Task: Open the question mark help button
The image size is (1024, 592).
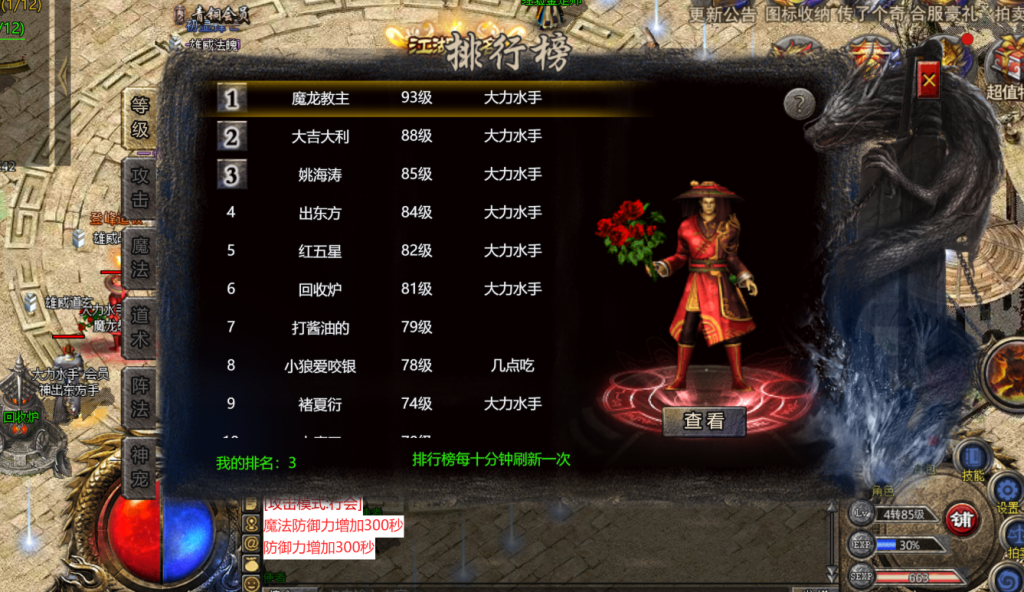Action: point(799,104)
